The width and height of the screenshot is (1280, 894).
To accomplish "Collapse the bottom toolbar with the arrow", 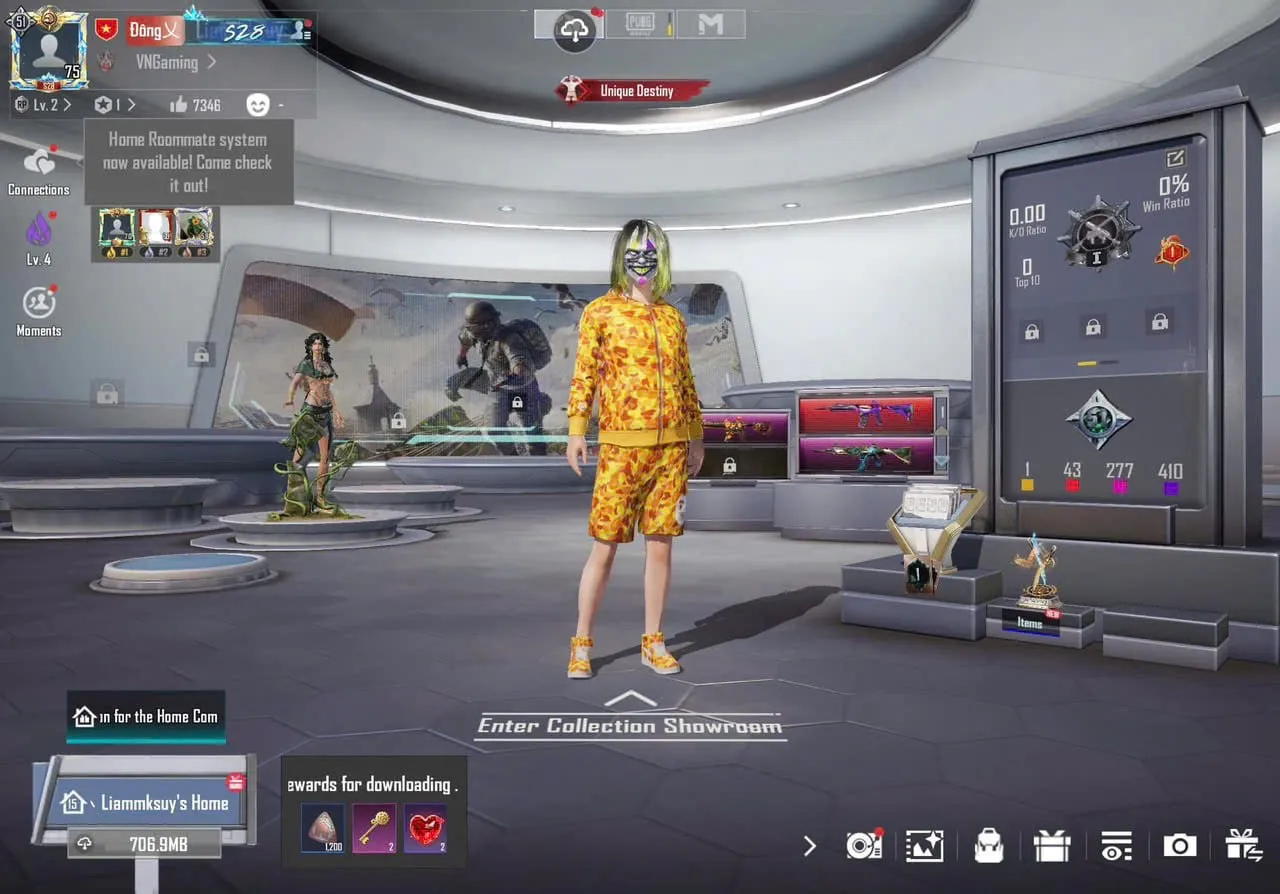I will coord(810,846).
